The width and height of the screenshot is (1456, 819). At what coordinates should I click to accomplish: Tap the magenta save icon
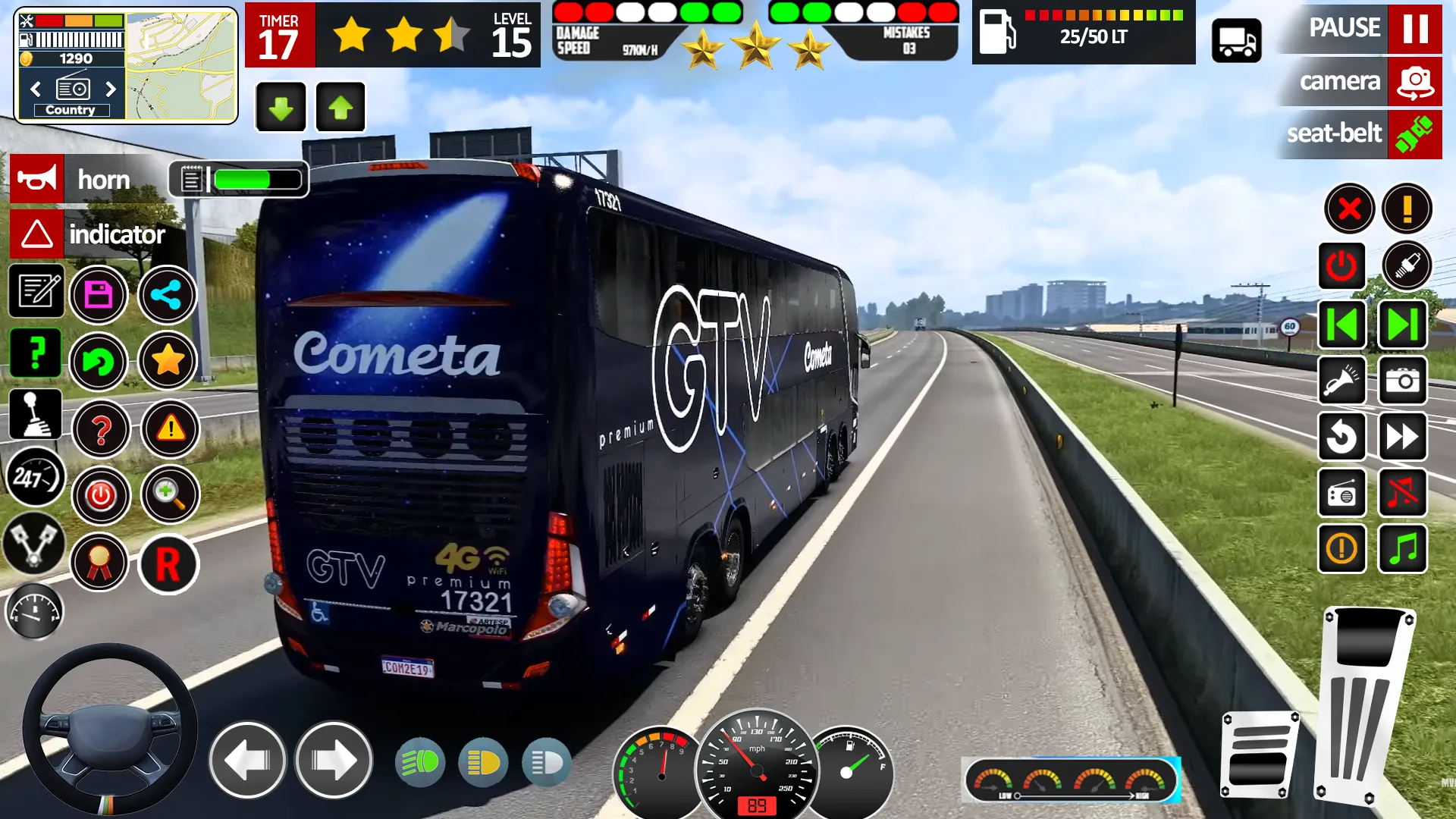click(x=101, y=295)
